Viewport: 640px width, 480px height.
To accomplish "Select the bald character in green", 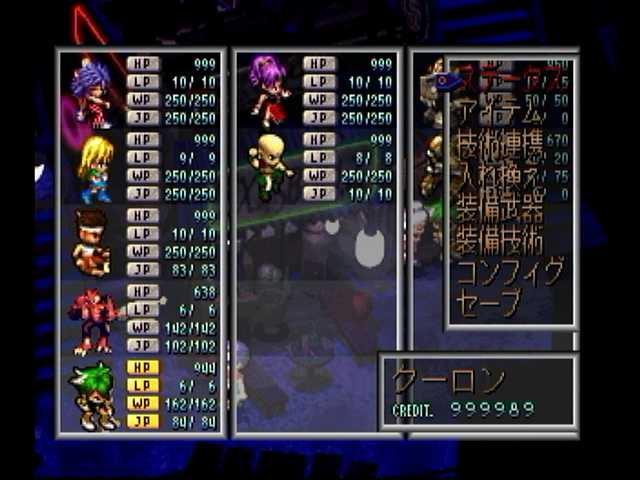I will click(x=269, y=167).
